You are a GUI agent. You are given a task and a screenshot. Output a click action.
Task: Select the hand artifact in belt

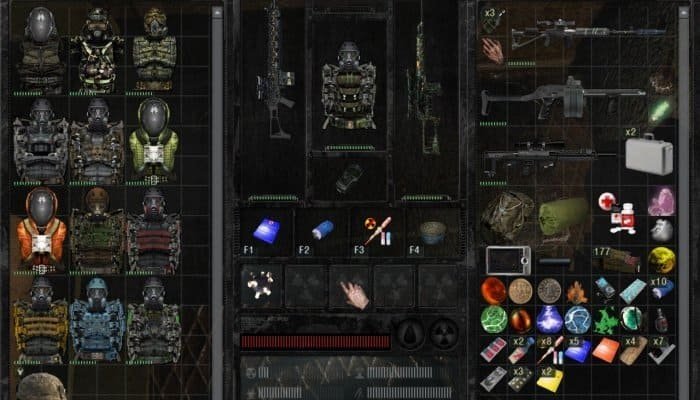[x=352, y=288]
